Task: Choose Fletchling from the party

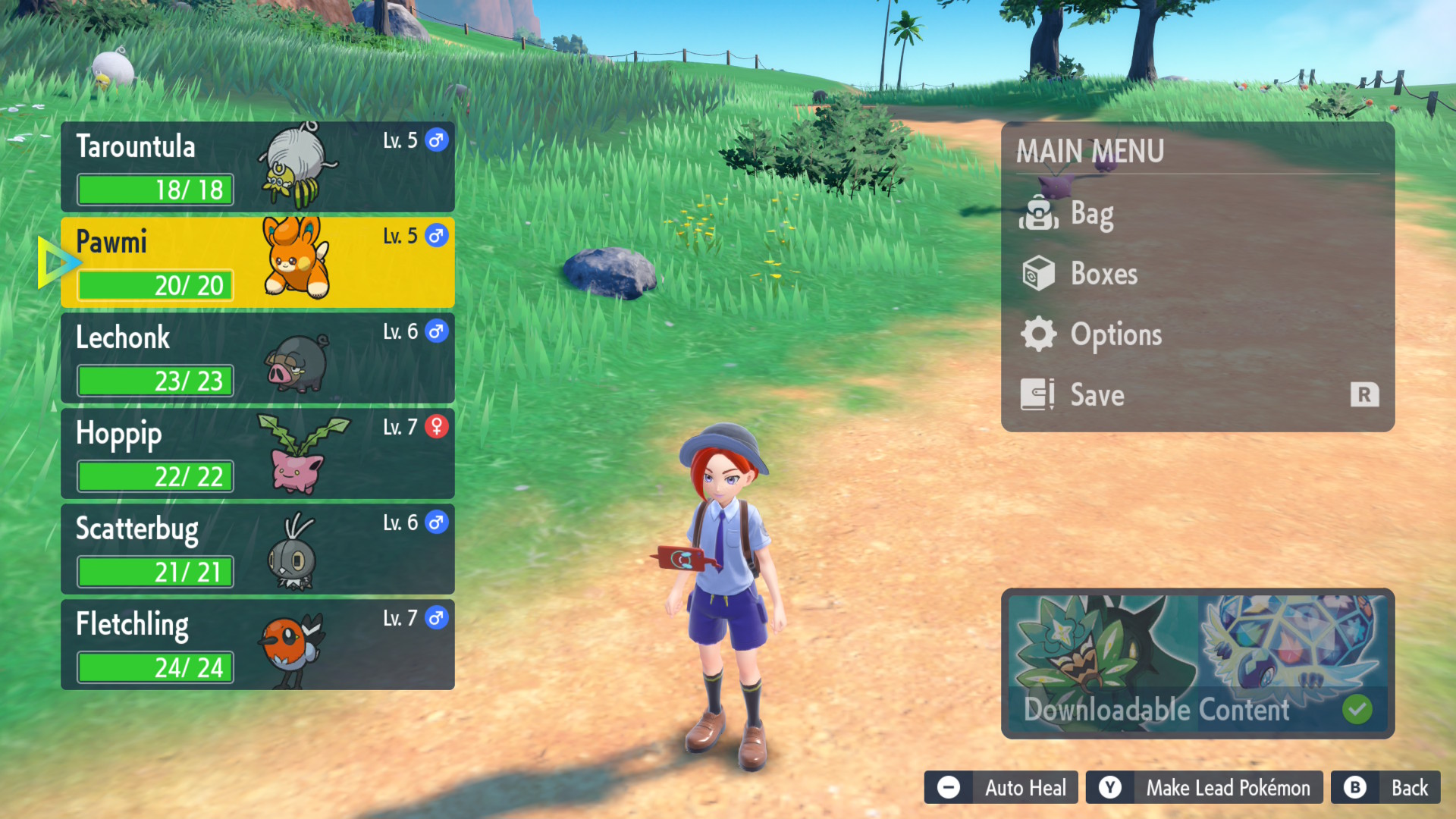Action: pos(258,645)
